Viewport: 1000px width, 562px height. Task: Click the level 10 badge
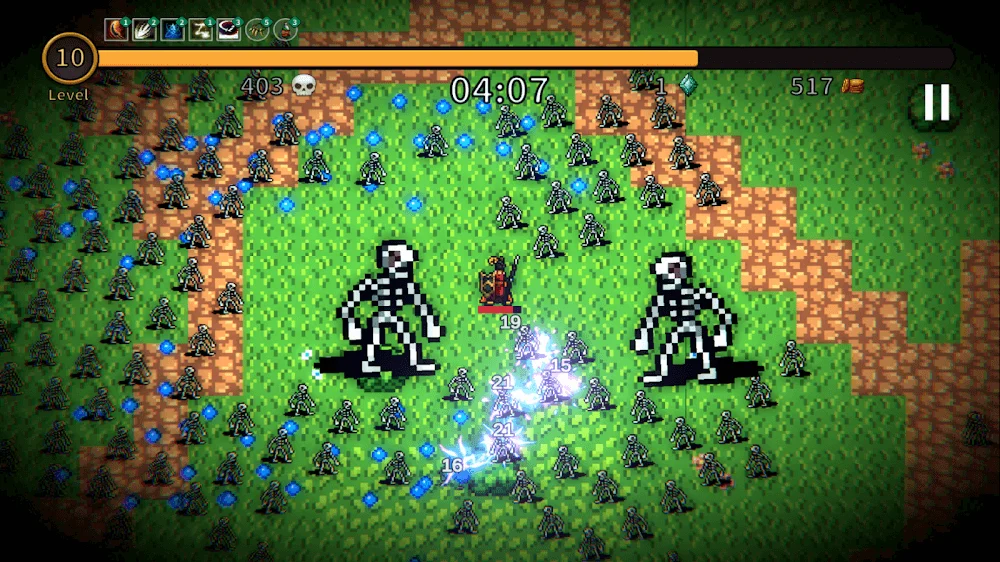[x=70, y=59]
